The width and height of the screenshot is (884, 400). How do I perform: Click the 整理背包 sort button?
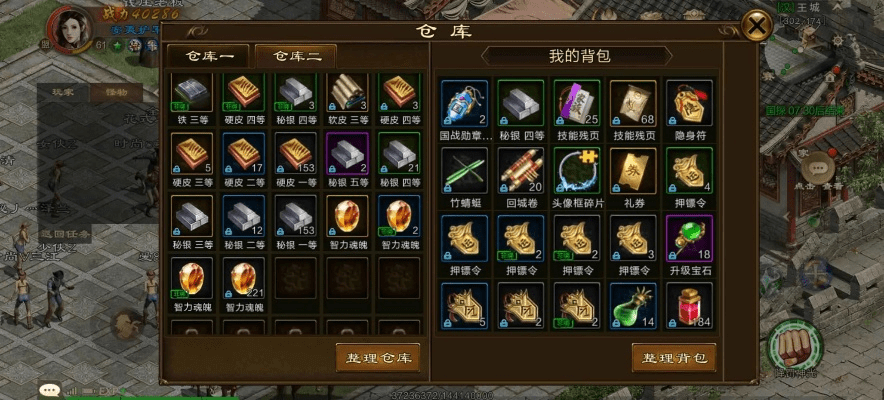674,357
